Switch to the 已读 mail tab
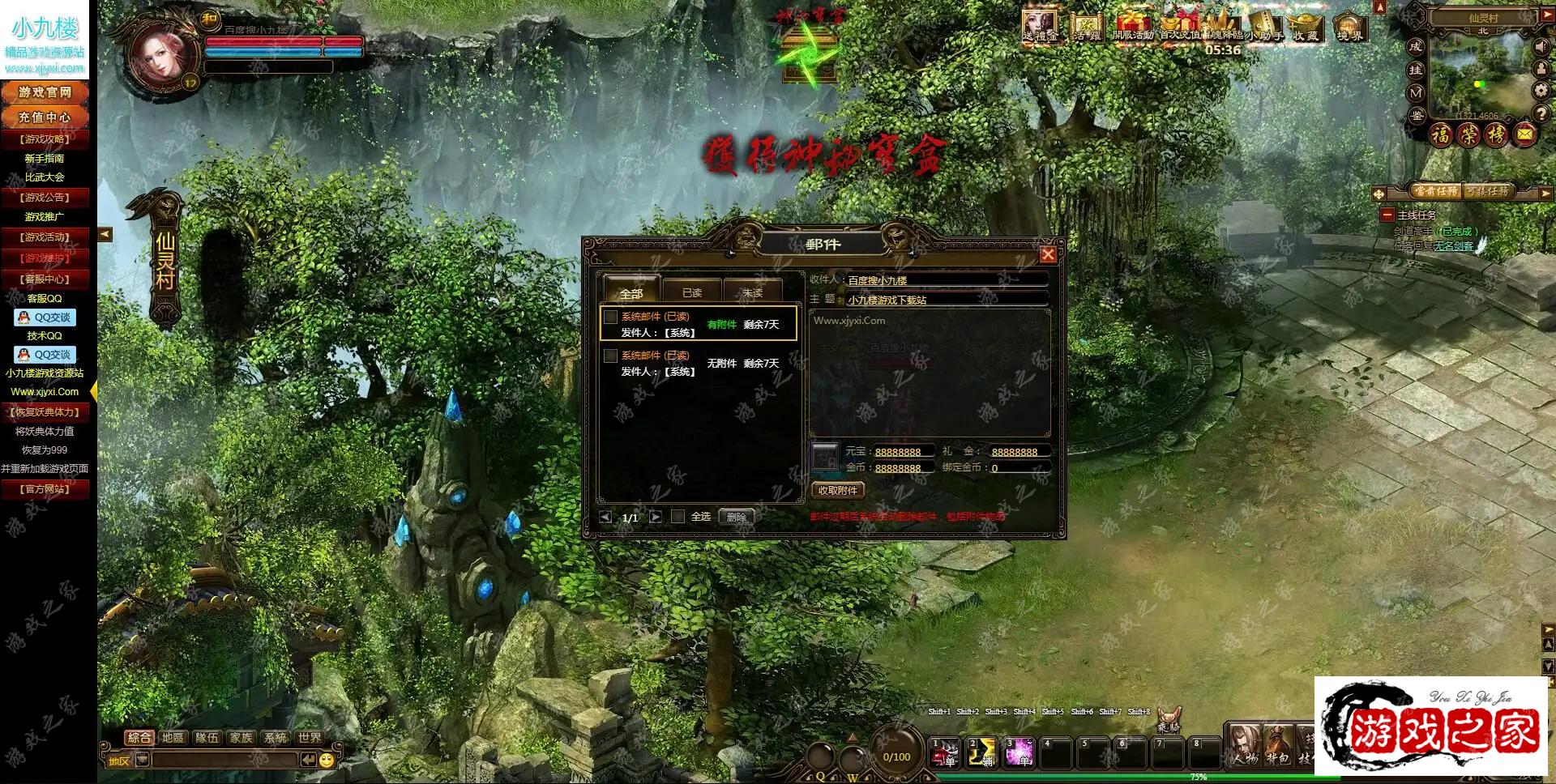 [x=691, y=292]
